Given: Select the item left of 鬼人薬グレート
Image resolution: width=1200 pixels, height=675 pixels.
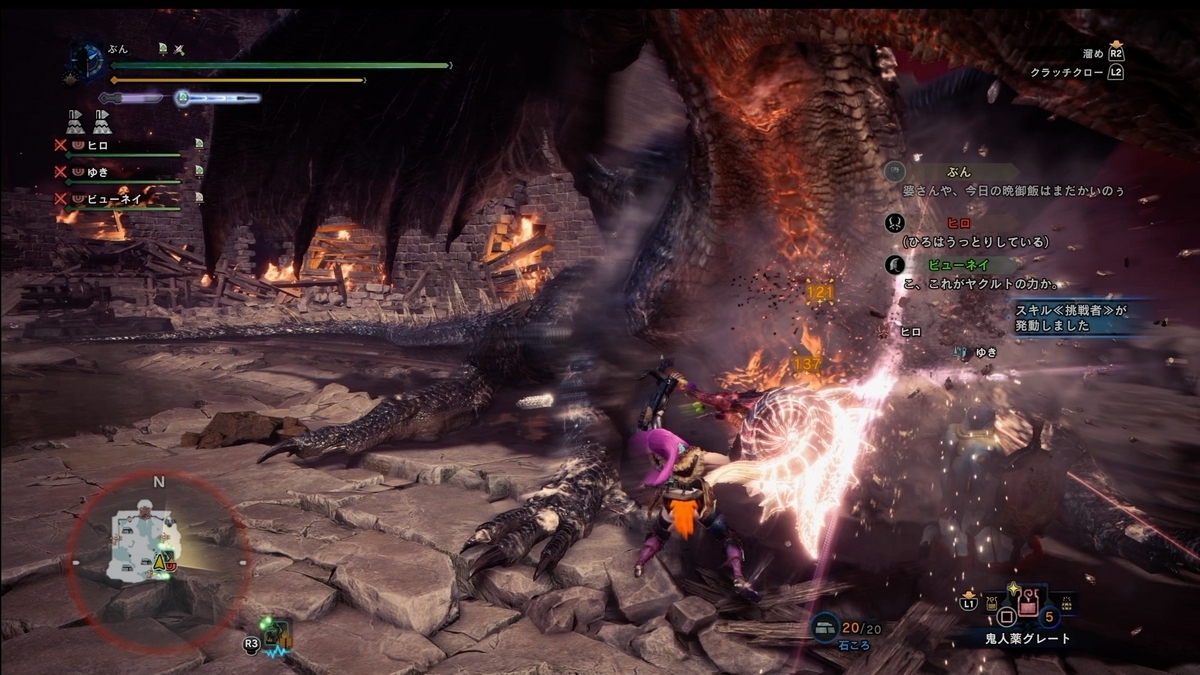Looking at the screenshot, I should coord(994,603).
